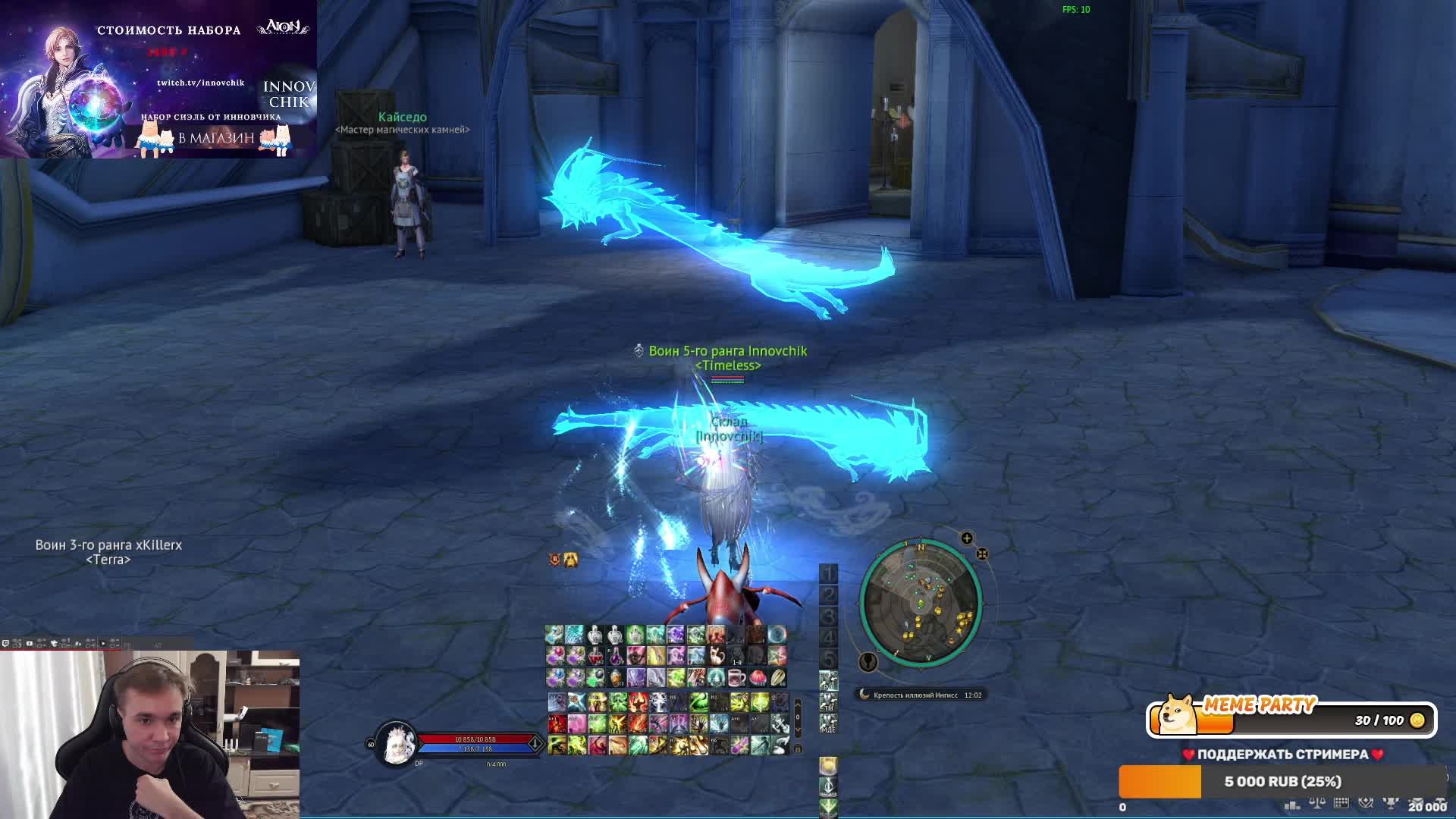Click the macro button labeled МДЕ
Image resolution: width=1456 pixels, height=819 pixels.
828,726
